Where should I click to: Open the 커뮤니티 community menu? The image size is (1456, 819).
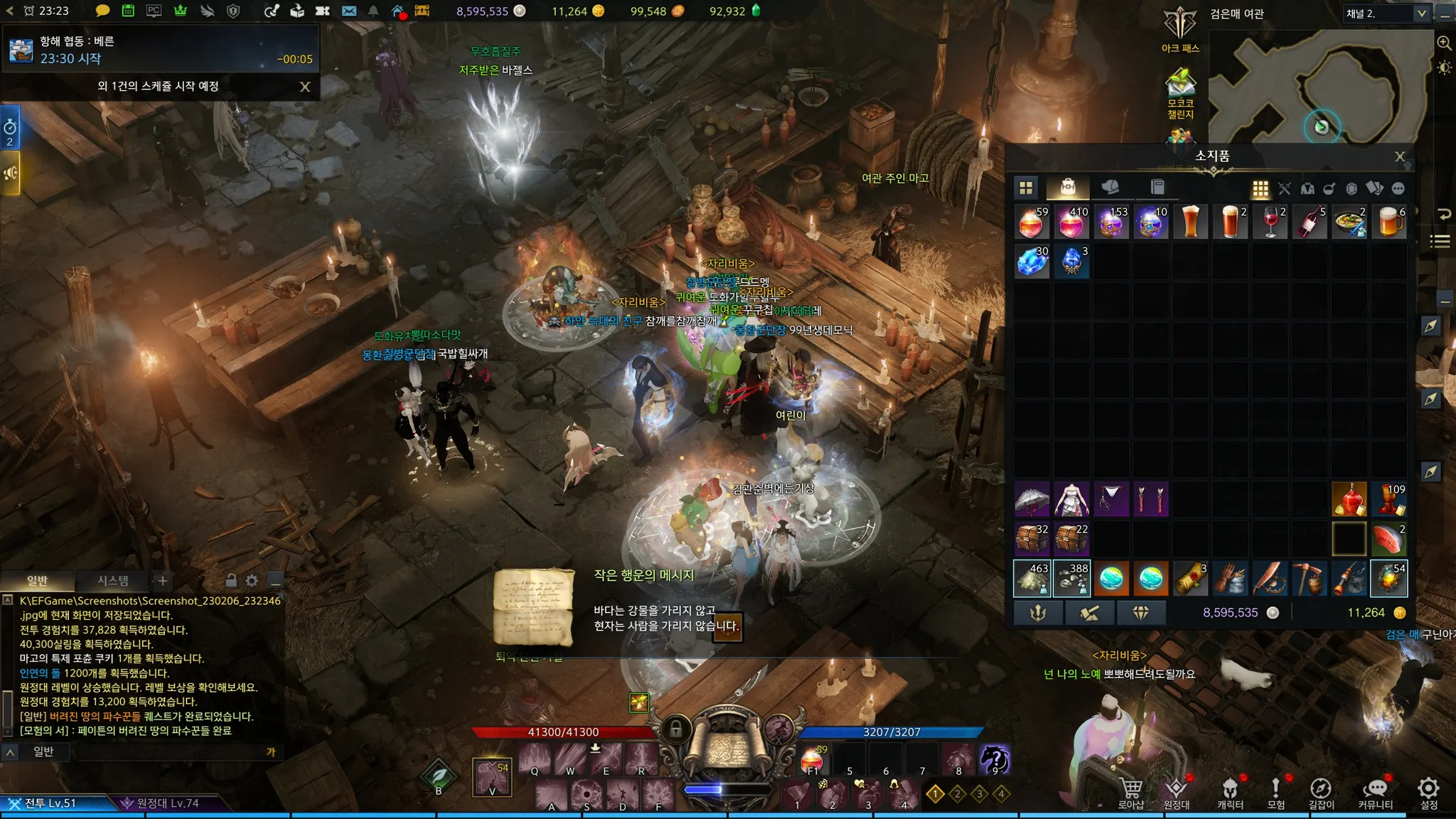pos(1375,791)
